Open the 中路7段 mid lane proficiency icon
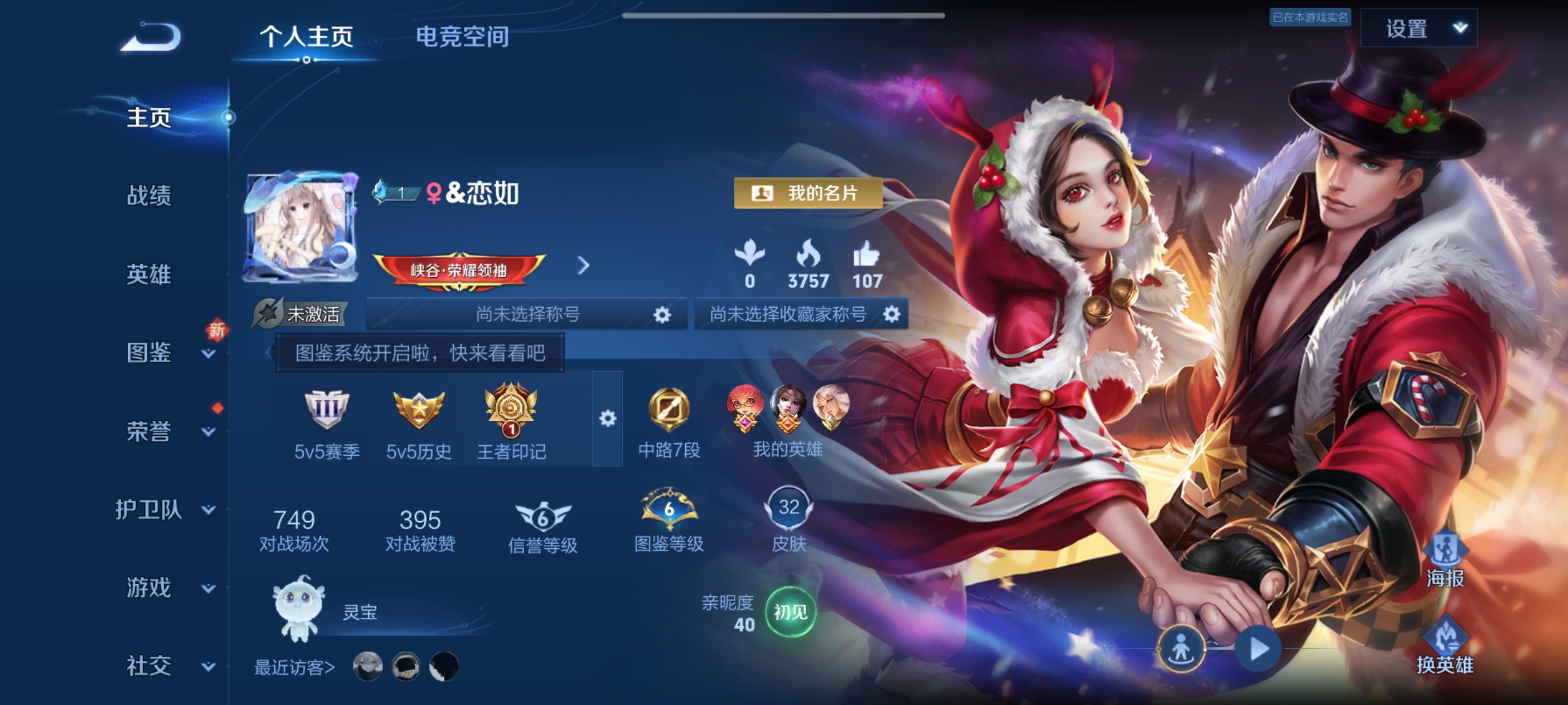This screenshot has width=1568, height=705. click(670, 410)
